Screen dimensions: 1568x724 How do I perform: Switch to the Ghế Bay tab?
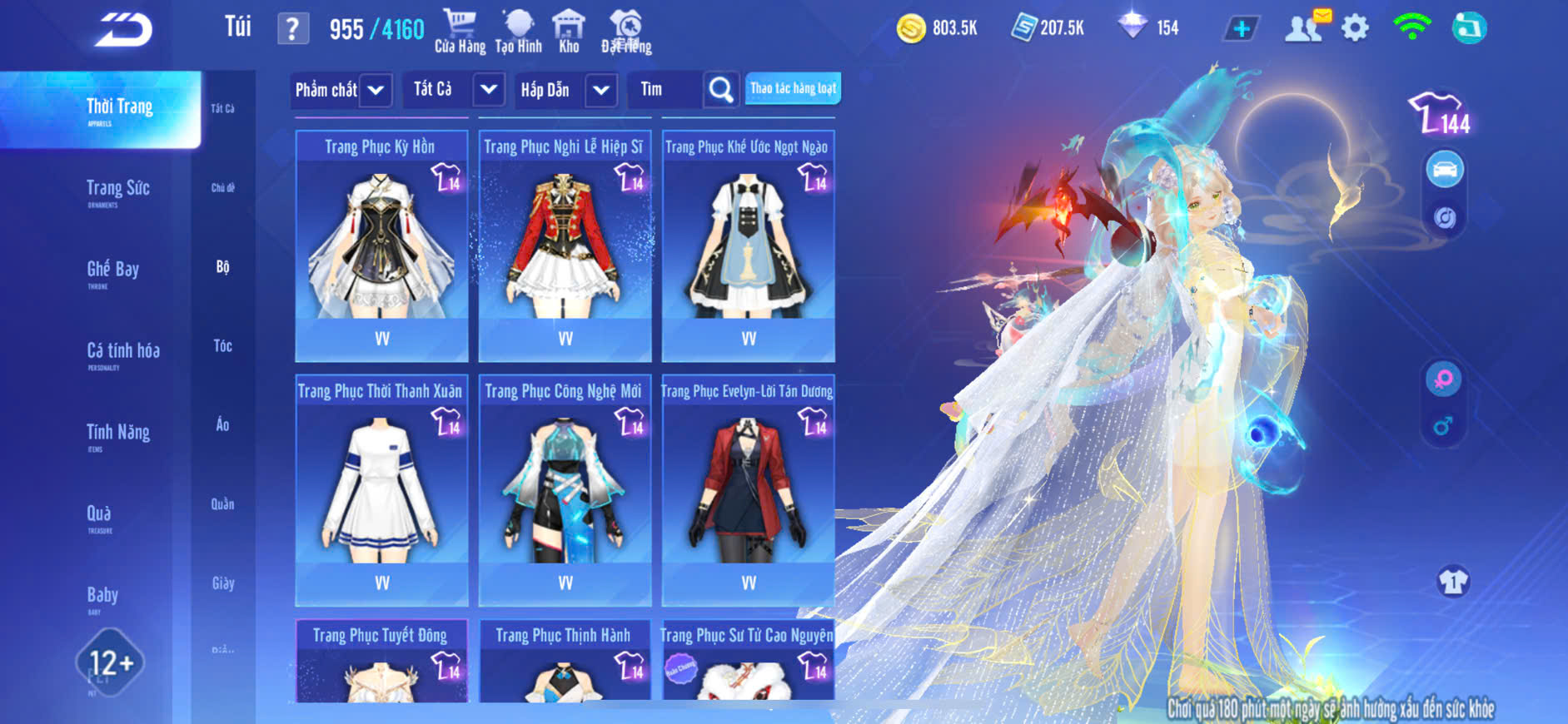coord(112,270)
